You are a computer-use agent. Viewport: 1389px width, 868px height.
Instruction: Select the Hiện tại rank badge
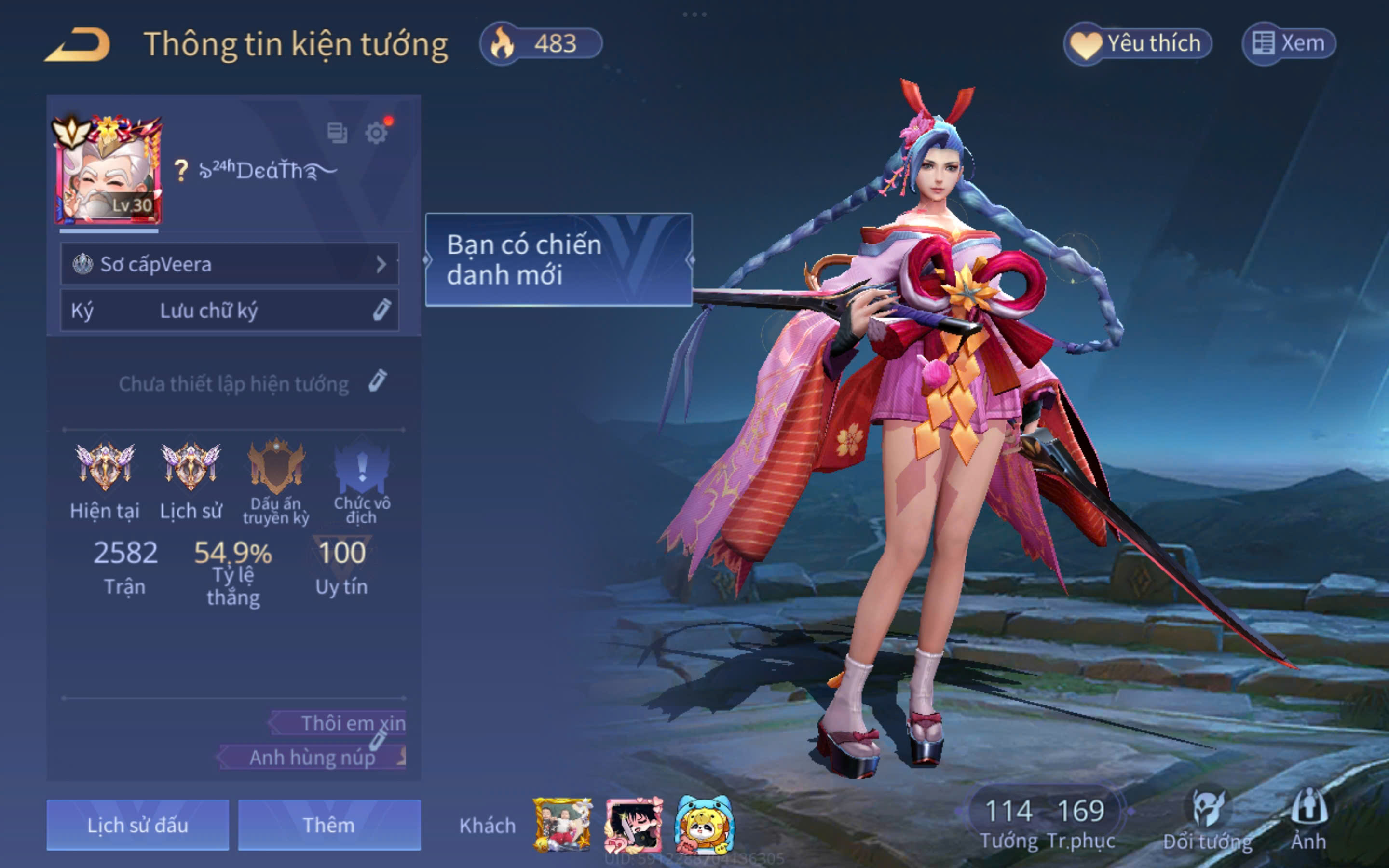(105, 466)
